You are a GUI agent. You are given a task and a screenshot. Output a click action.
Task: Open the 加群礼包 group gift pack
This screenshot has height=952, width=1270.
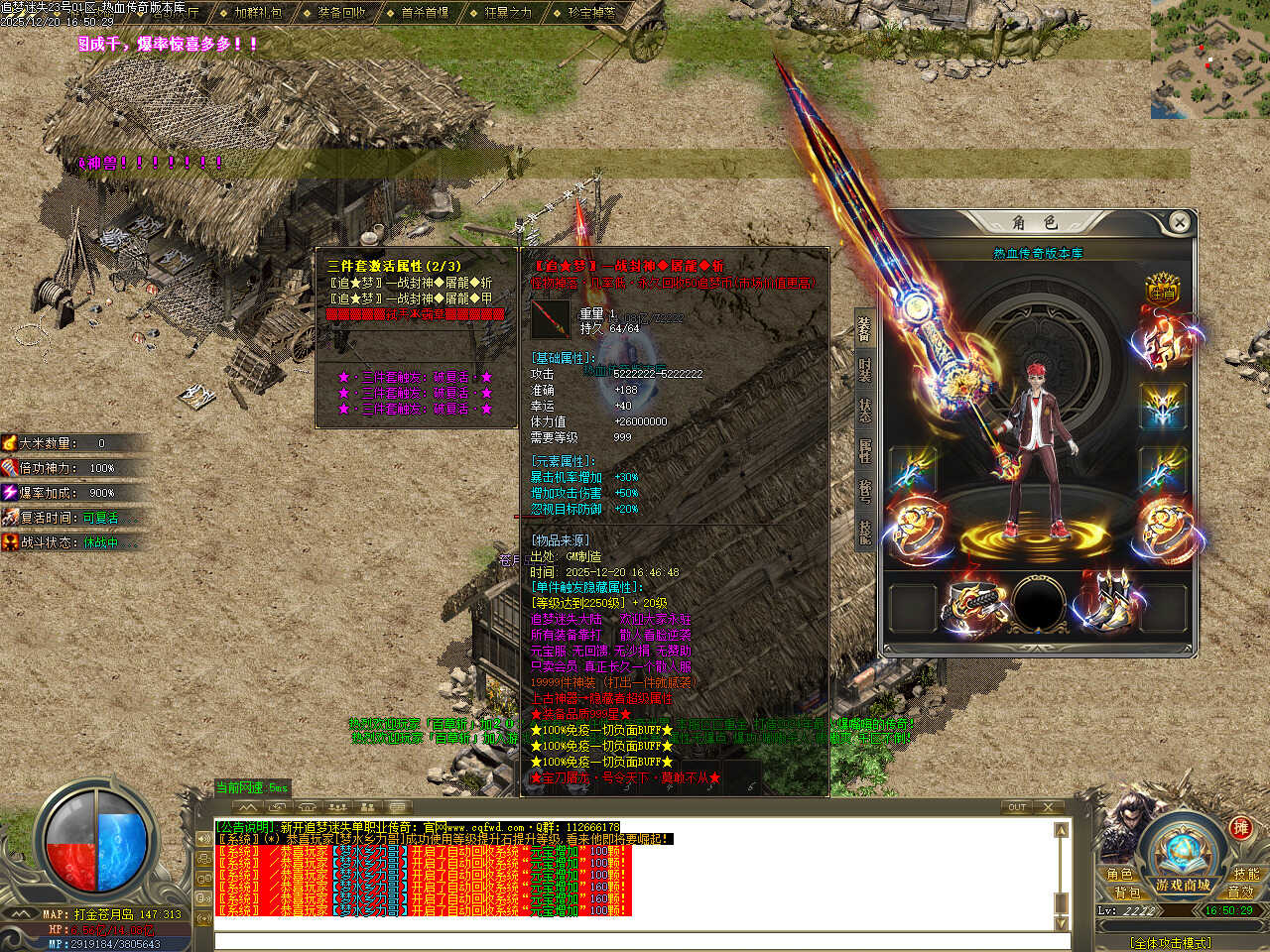coord(257,13)
